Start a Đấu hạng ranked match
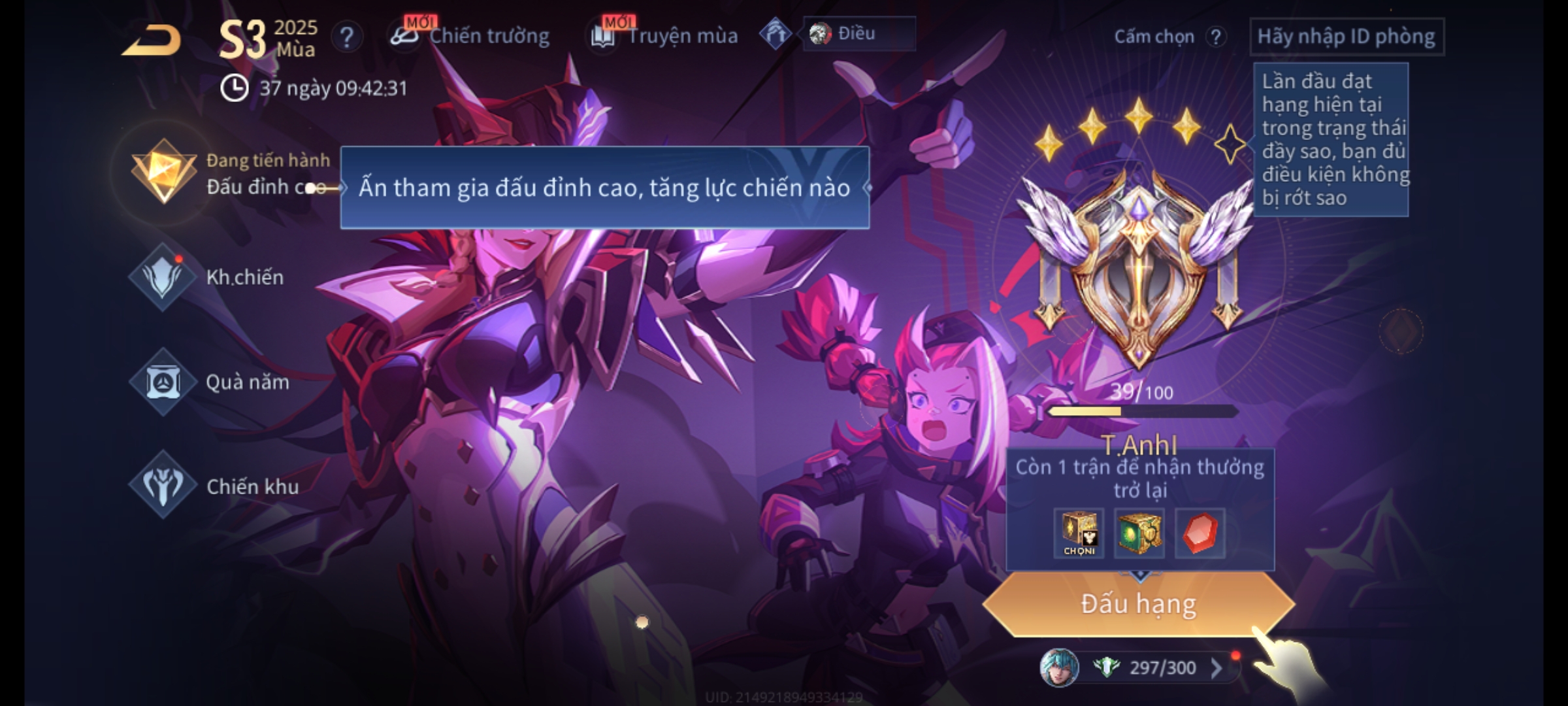1568x706 pixels. pyautogui.click(x=1138, y=604)
